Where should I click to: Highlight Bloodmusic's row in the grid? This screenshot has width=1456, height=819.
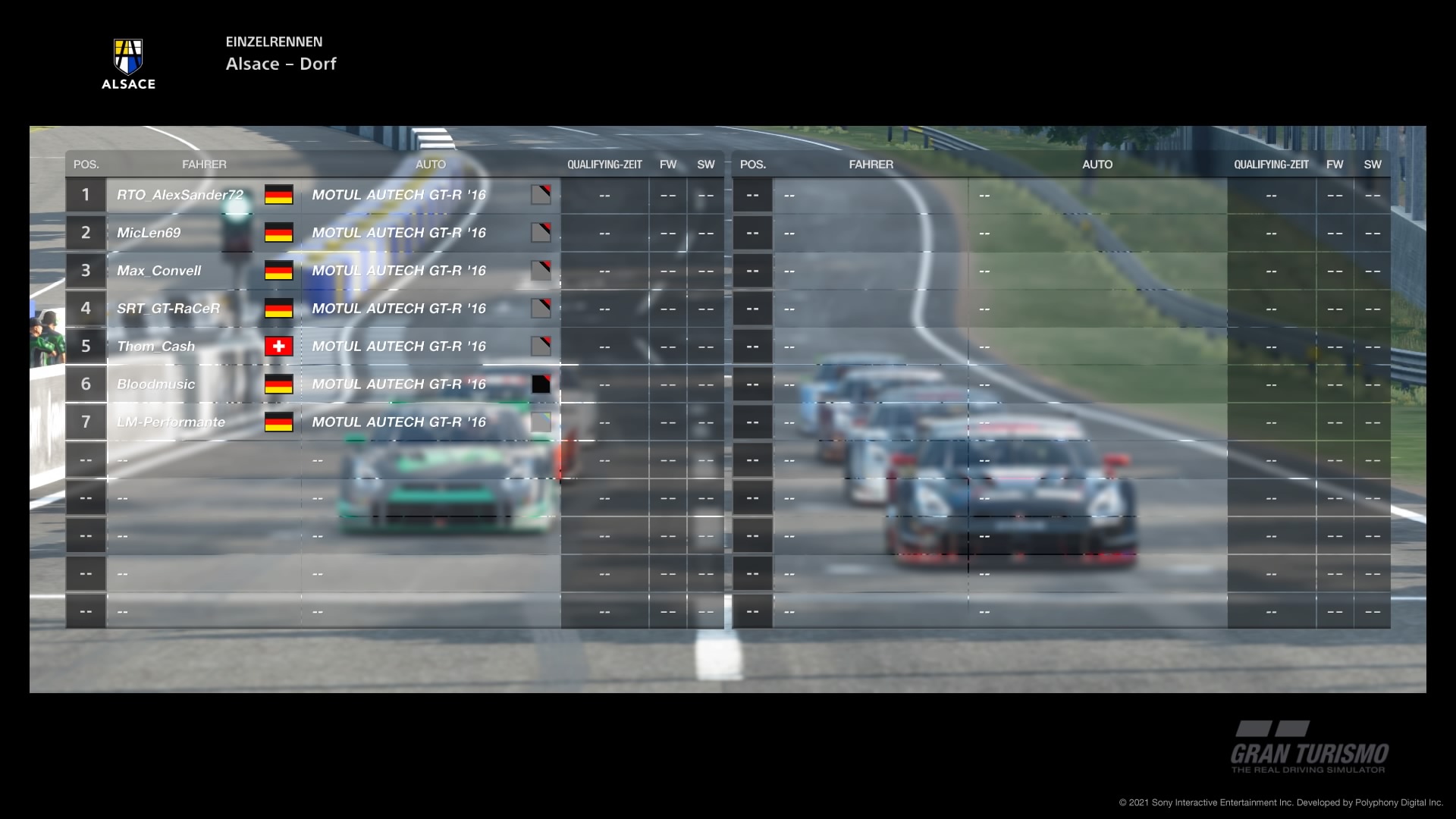155,384
